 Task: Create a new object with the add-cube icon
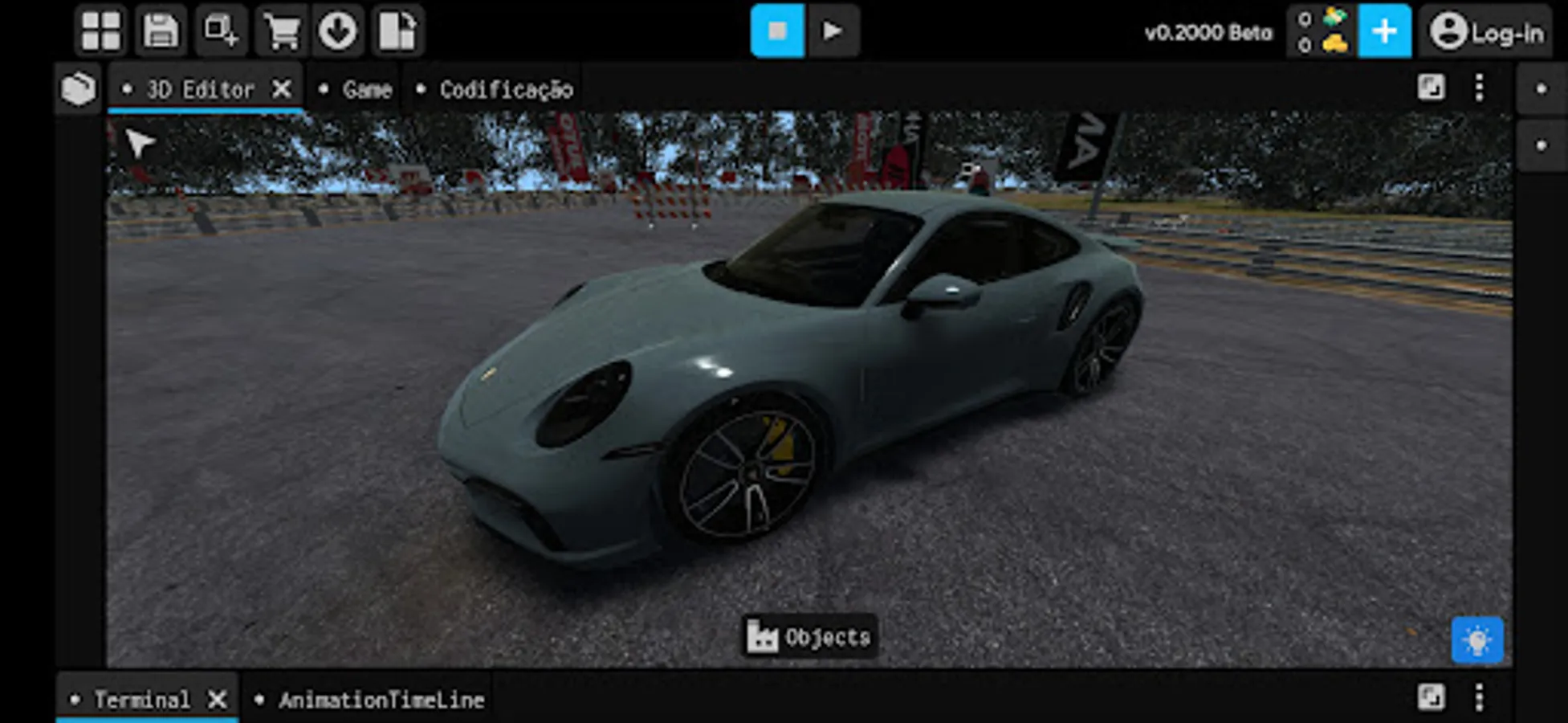[x=222, y=31]
